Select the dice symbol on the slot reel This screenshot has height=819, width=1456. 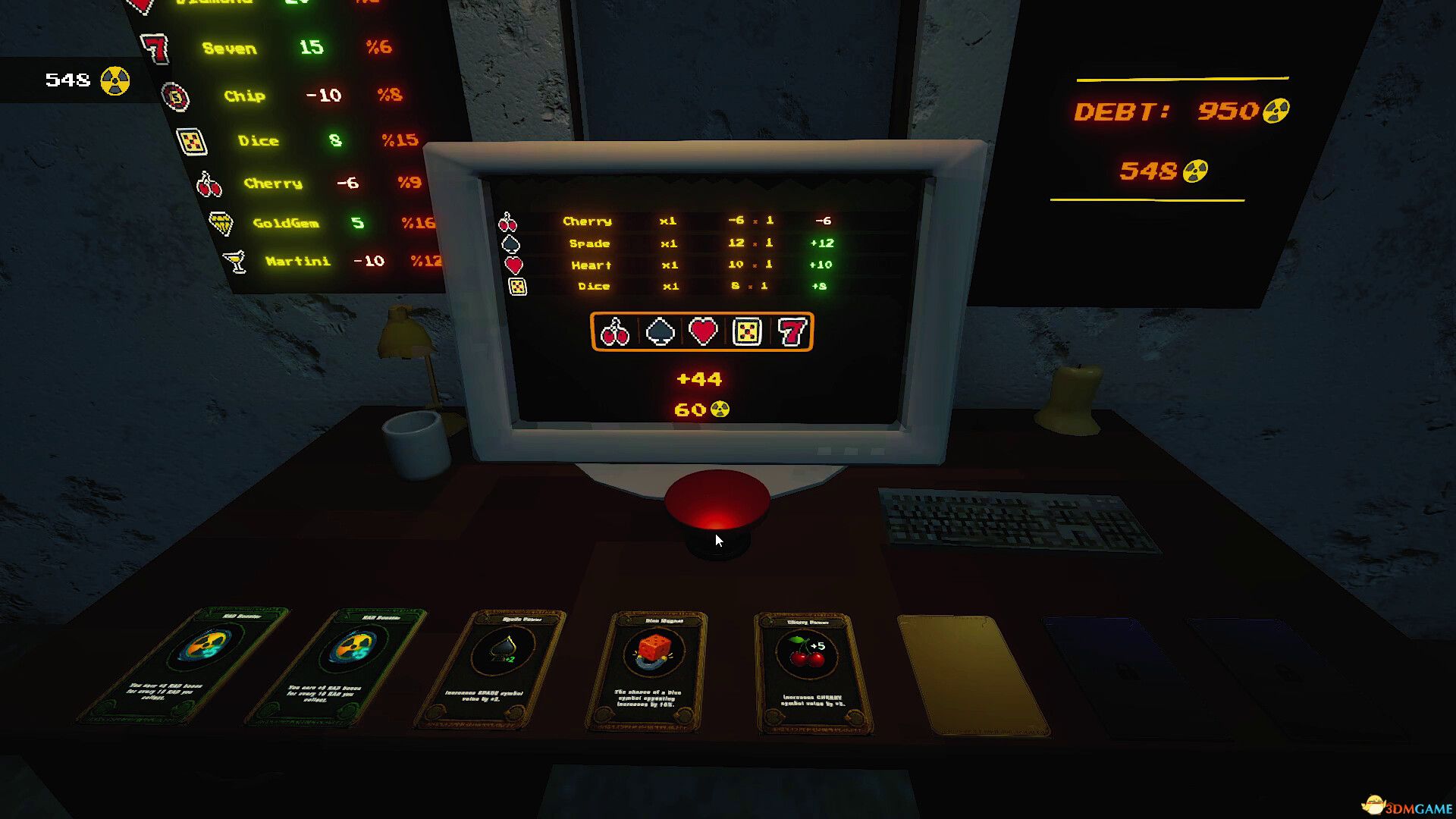pyautogui.click(x=748, y=332)
